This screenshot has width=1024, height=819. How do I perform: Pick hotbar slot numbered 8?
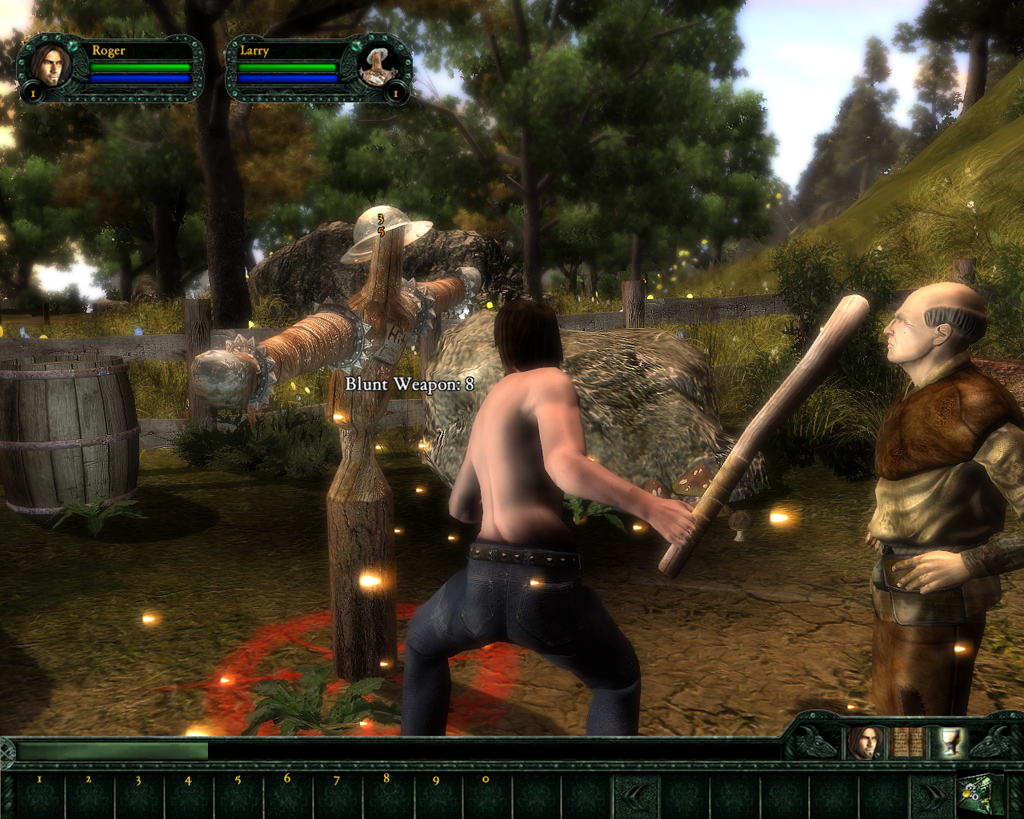[x=387, y=795]
